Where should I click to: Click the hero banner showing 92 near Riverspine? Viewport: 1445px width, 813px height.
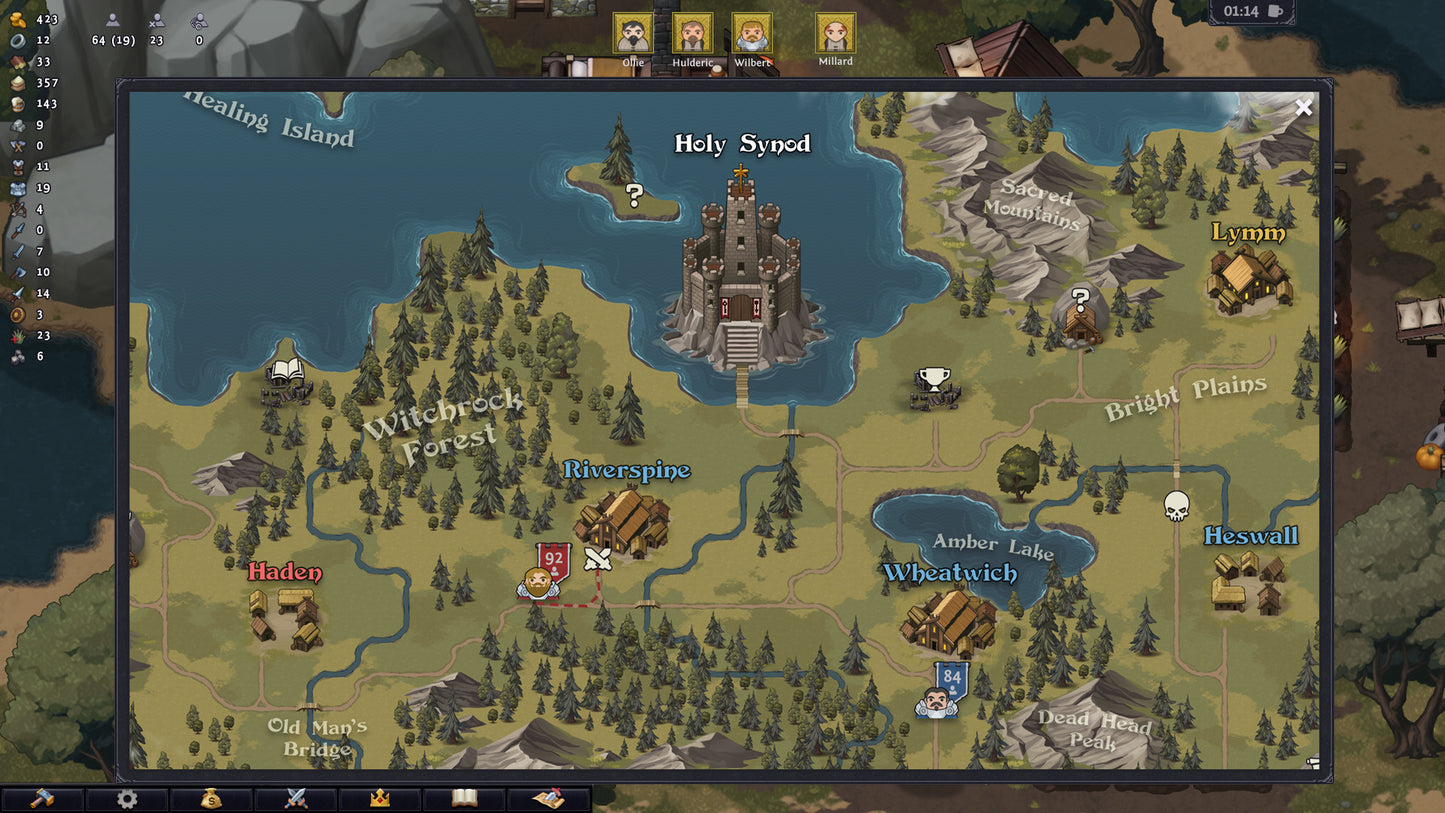tap(555, 556)
